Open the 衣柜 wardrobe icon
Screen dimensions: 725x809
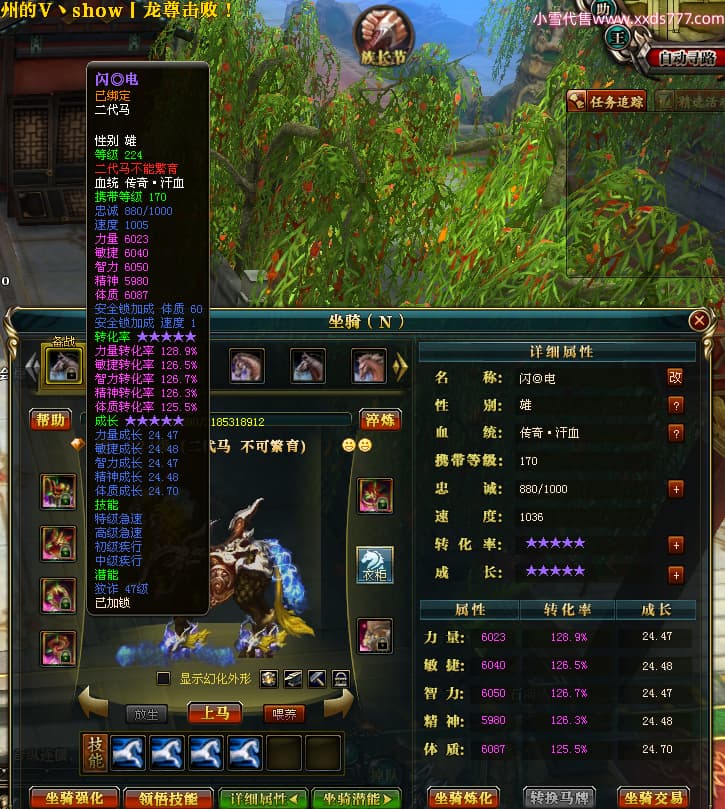(x=375, y=566)
